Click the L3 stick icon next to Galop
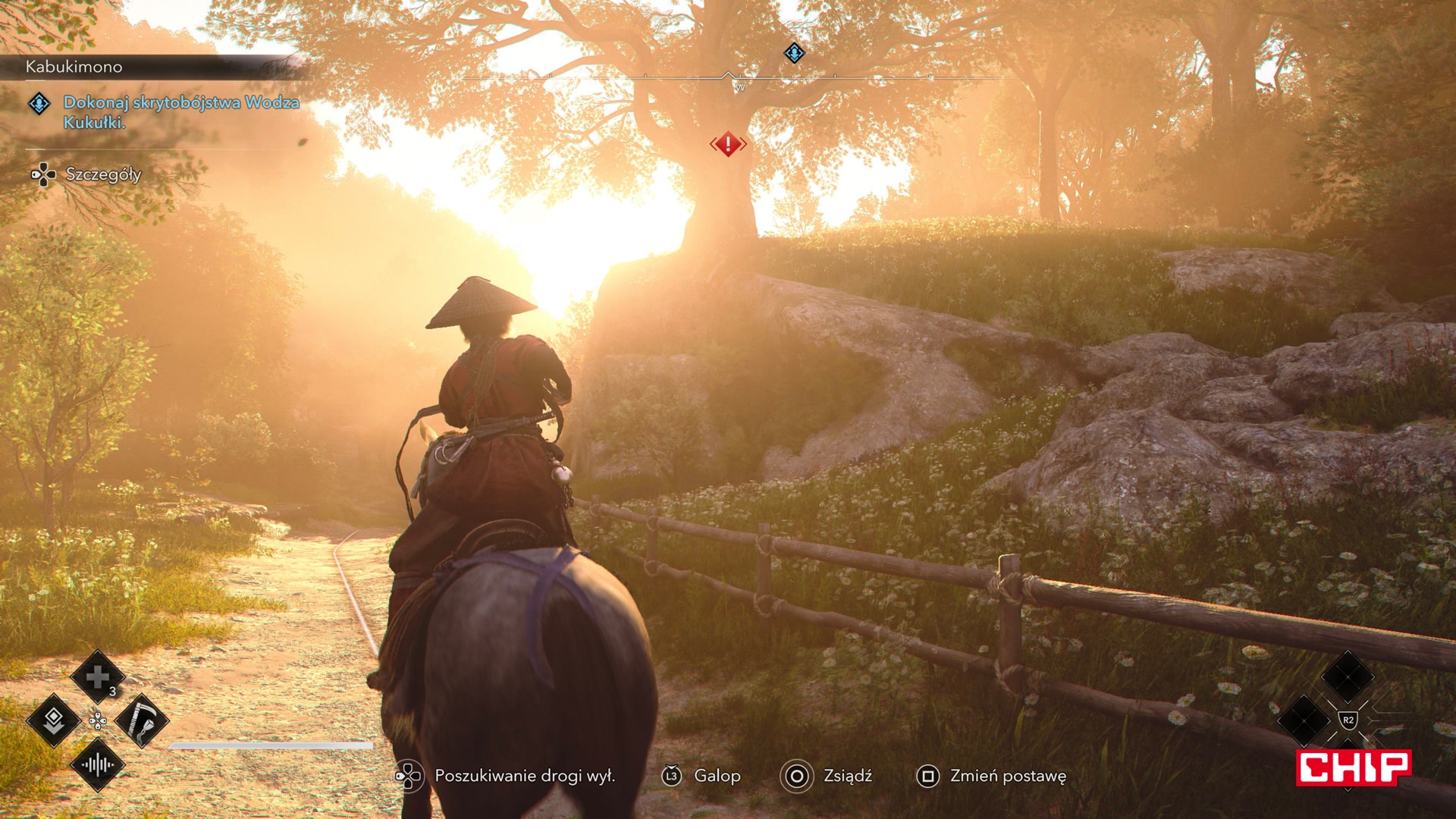 pos(674,777)
